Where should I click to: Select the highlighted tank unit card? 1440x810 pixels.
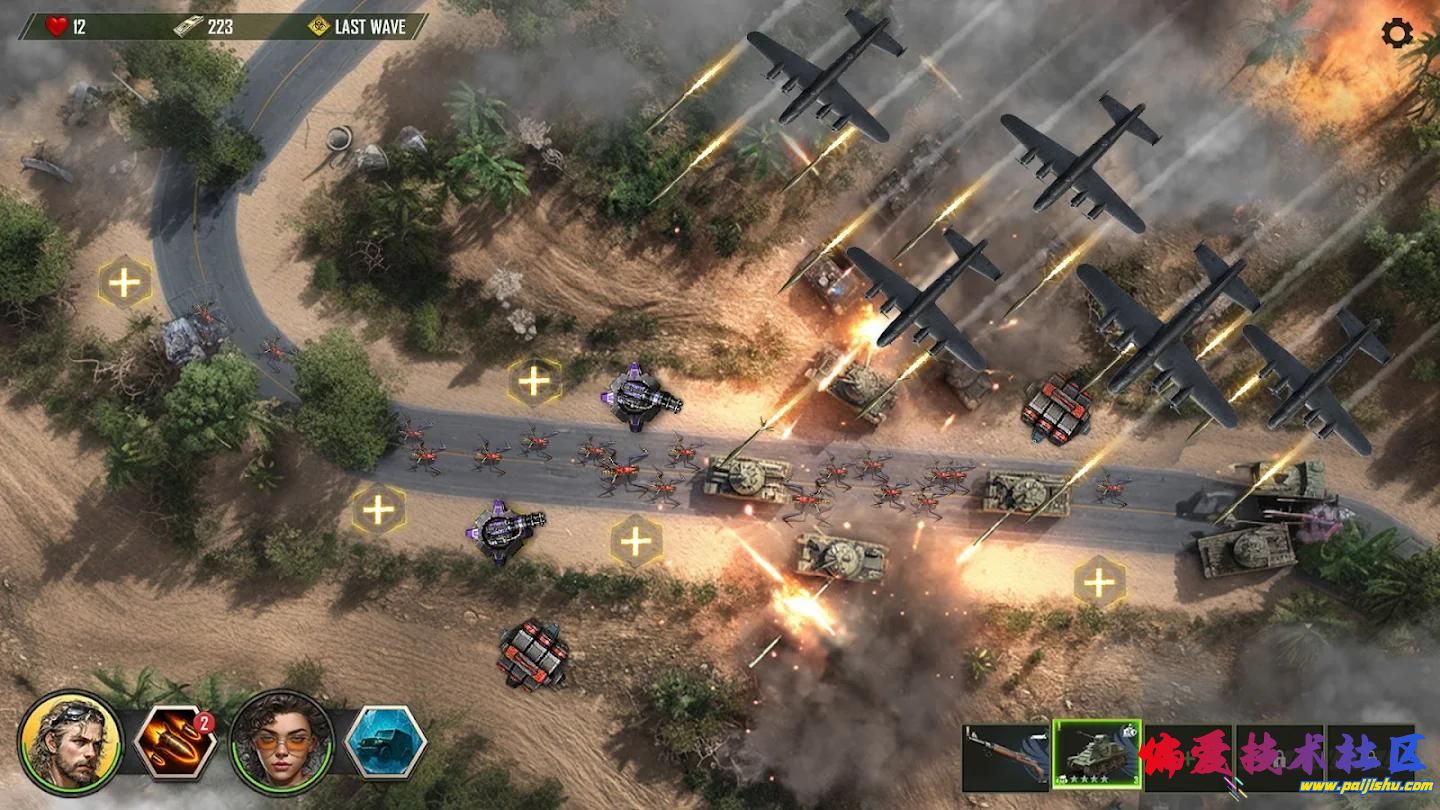[x=1096, y=754]
